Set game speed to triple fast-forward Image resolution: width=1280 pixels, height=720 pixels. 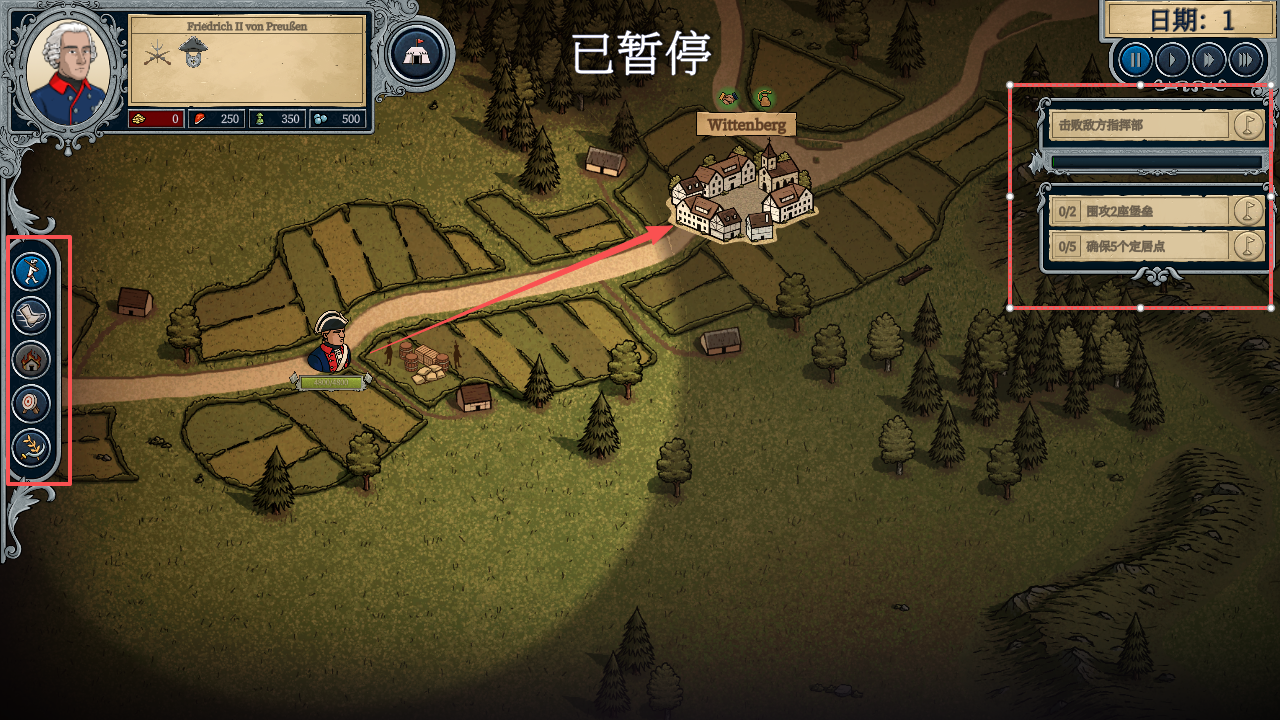tap(1245, 60)
